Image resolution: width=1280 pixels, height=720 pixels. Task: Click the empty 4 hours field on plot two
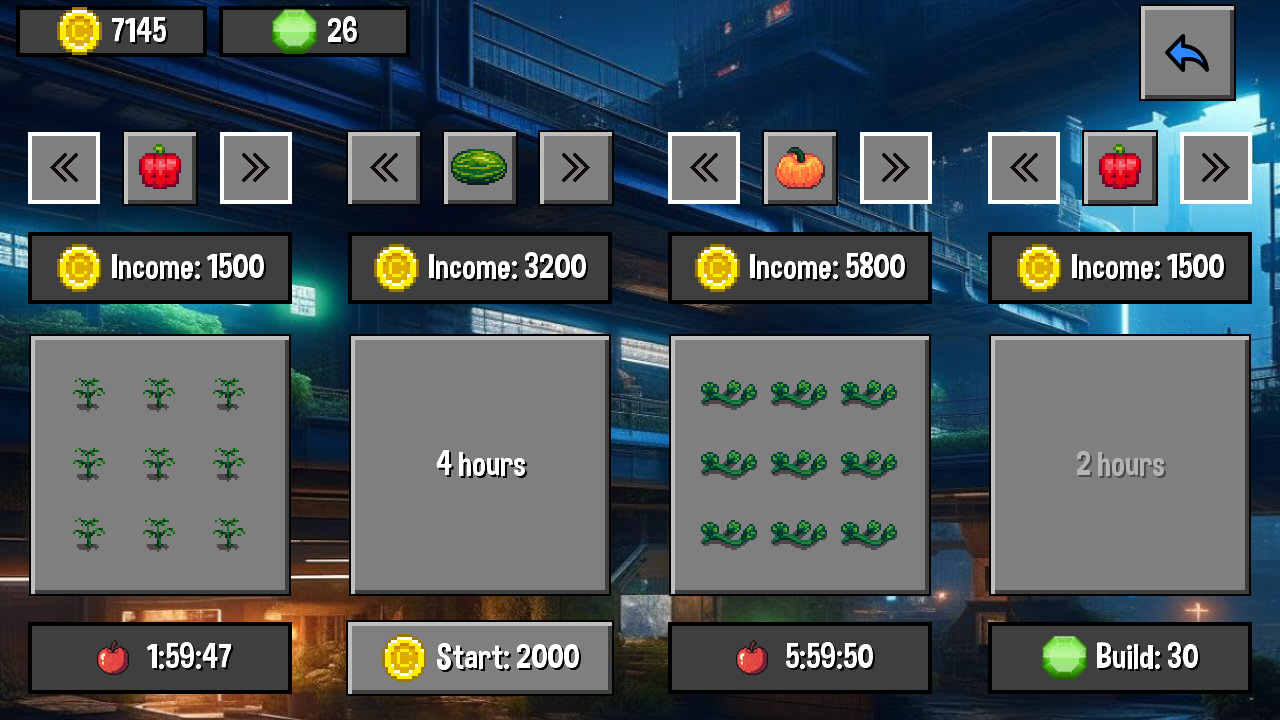coord(480,463)
